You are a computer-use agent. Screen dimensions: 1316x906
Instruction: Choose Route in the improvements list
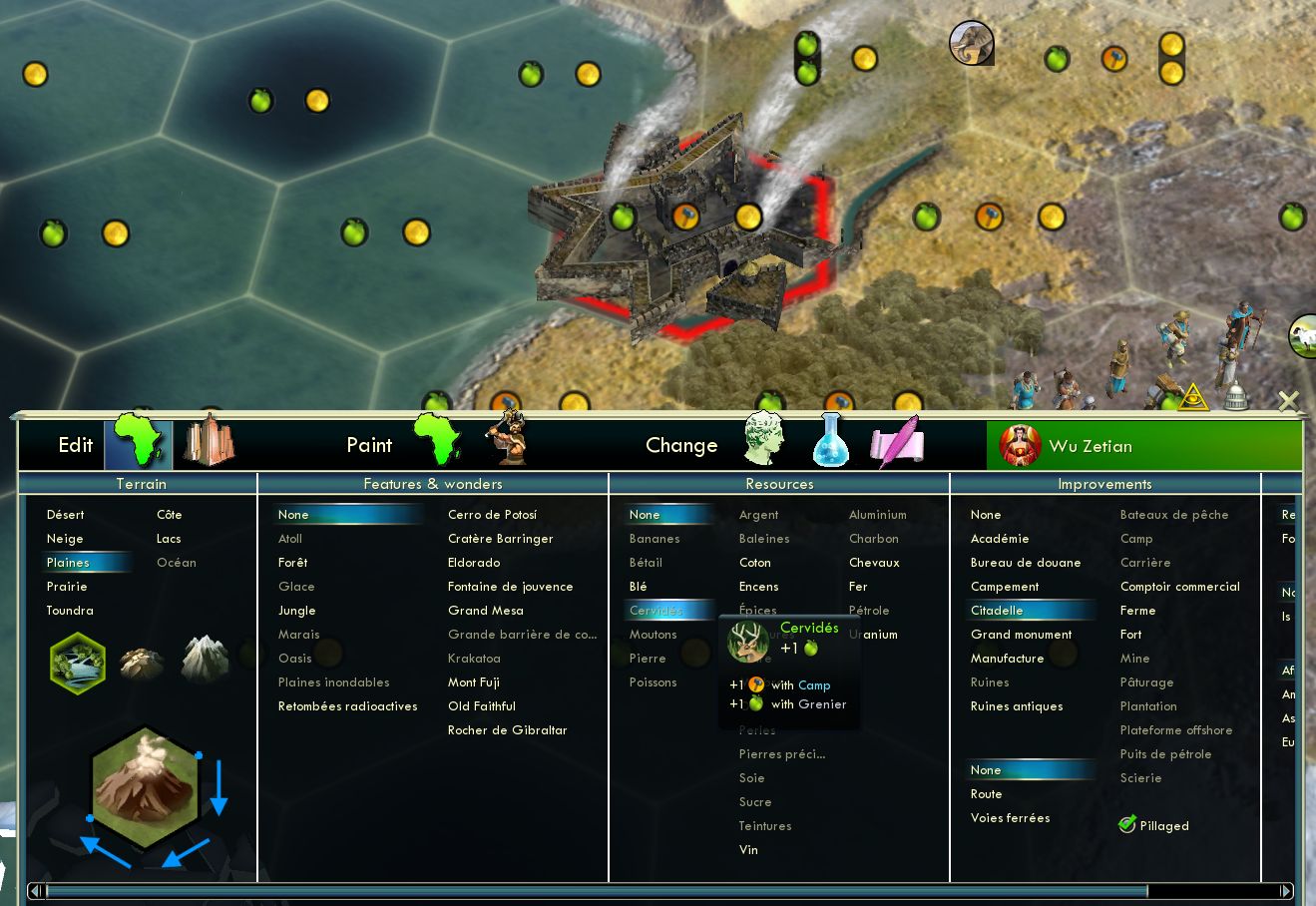[987, 794]
